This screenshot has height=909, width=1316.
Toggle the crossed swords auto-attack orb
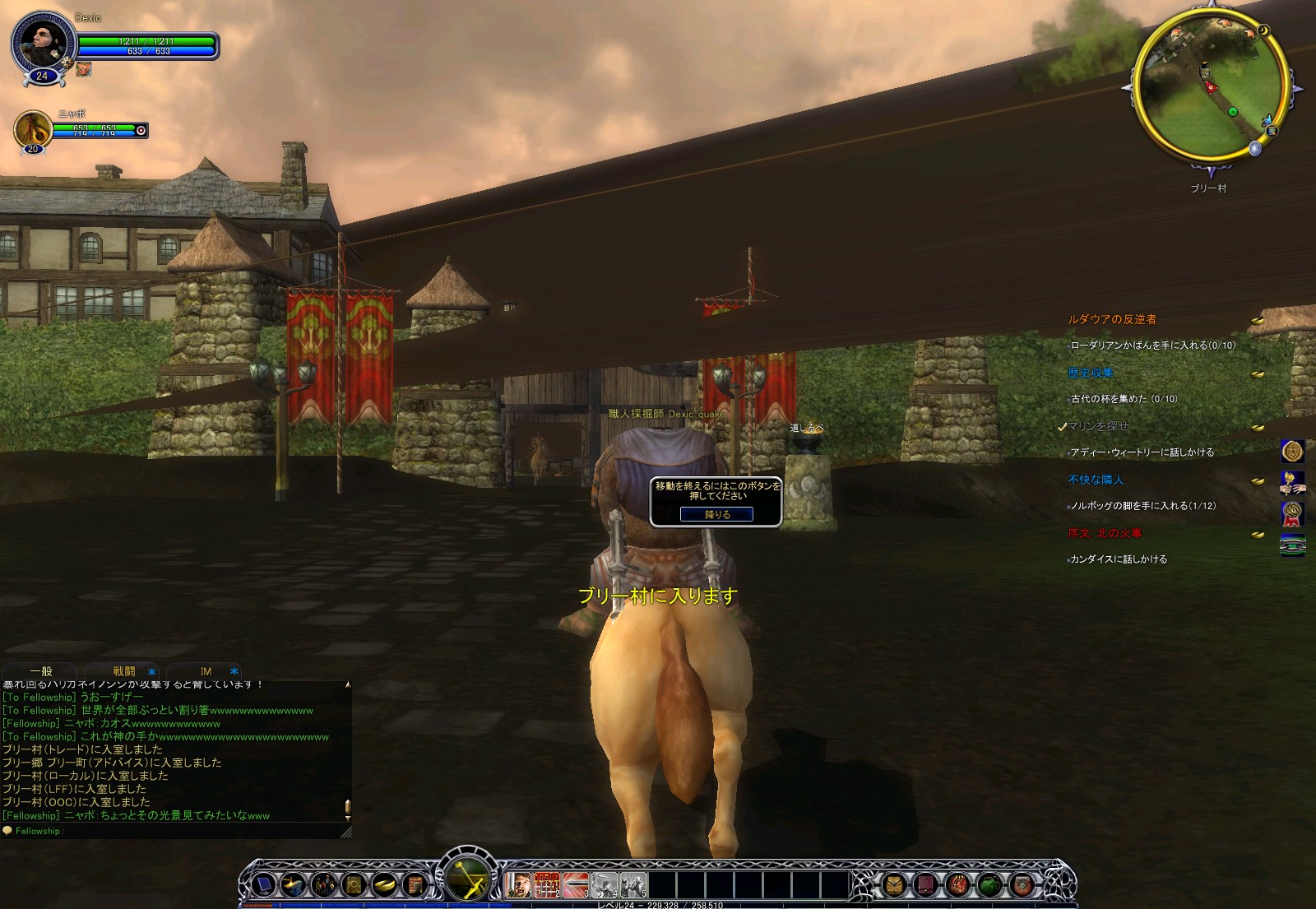click(x=468, y=879)
